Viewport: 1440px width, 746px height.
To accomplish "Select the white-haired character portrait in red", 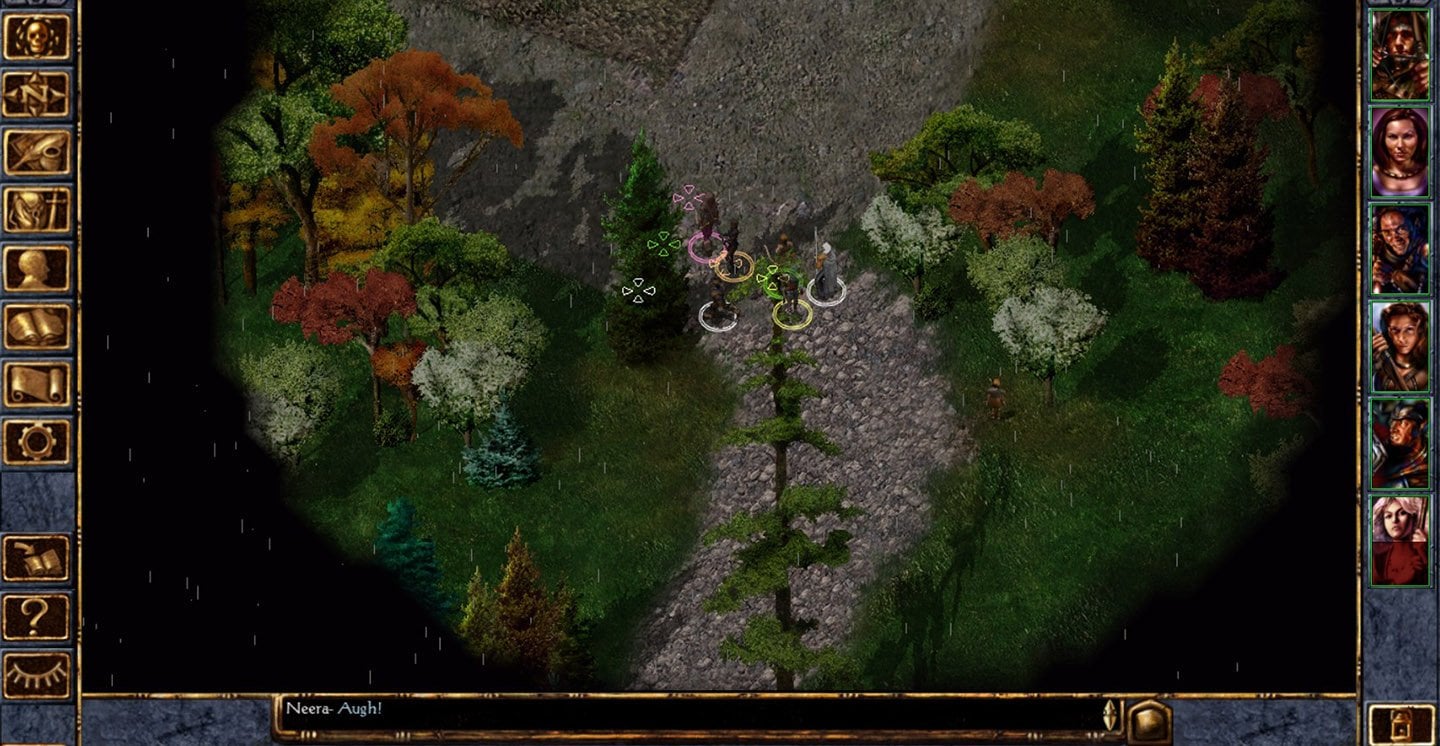I will [1399, 539].
